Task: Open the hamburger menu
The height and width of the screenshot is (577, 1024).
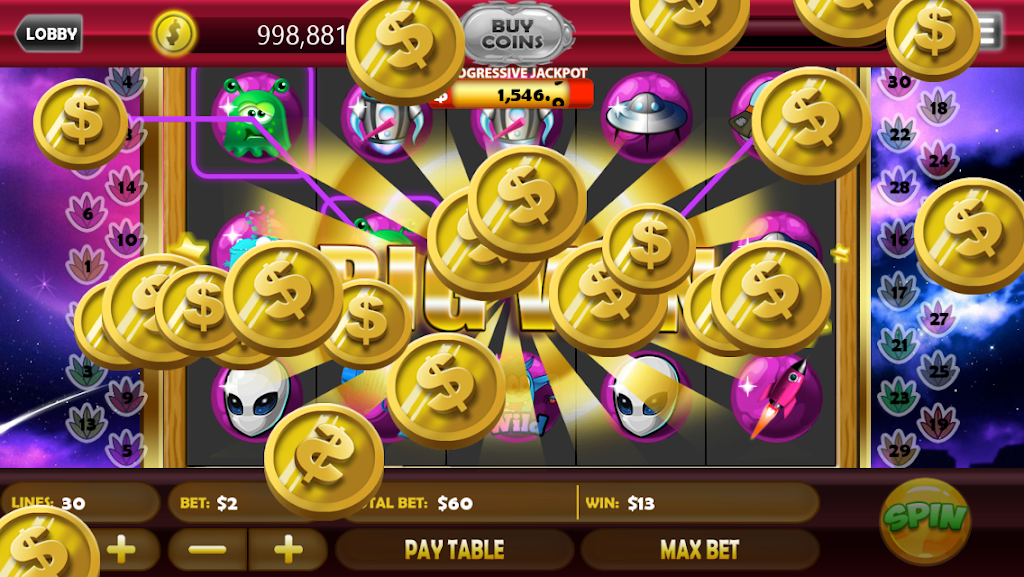Action: [990, 32]
